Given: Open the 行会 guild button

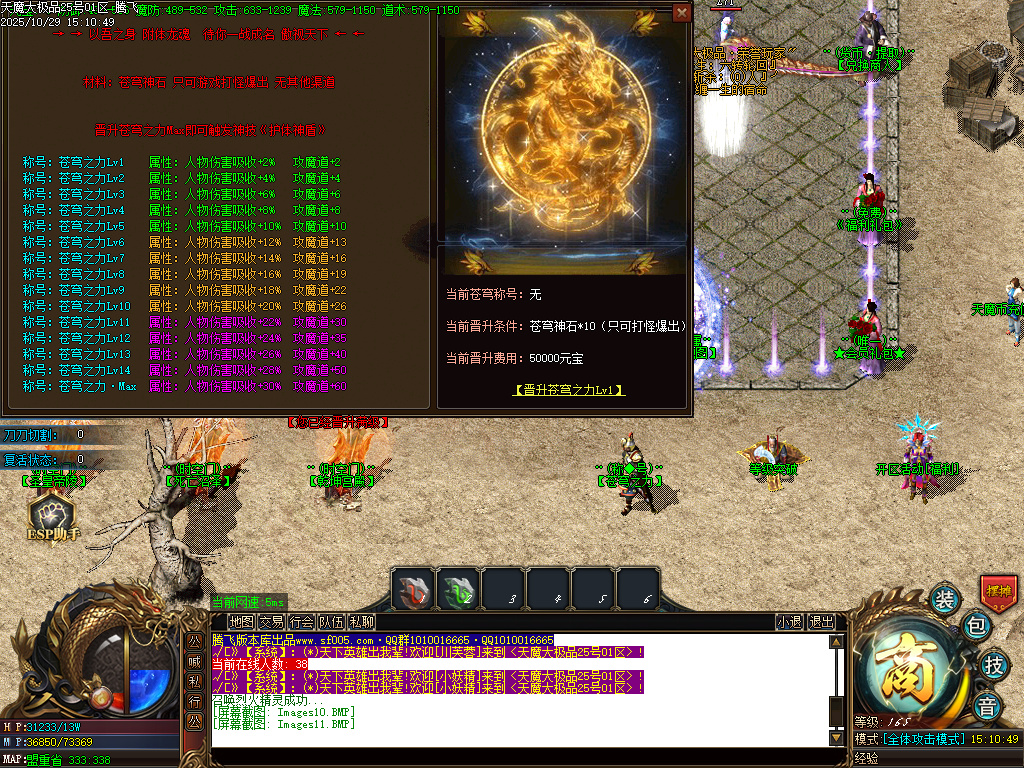Looking at the screenshot, I should [x=301, y=622].
